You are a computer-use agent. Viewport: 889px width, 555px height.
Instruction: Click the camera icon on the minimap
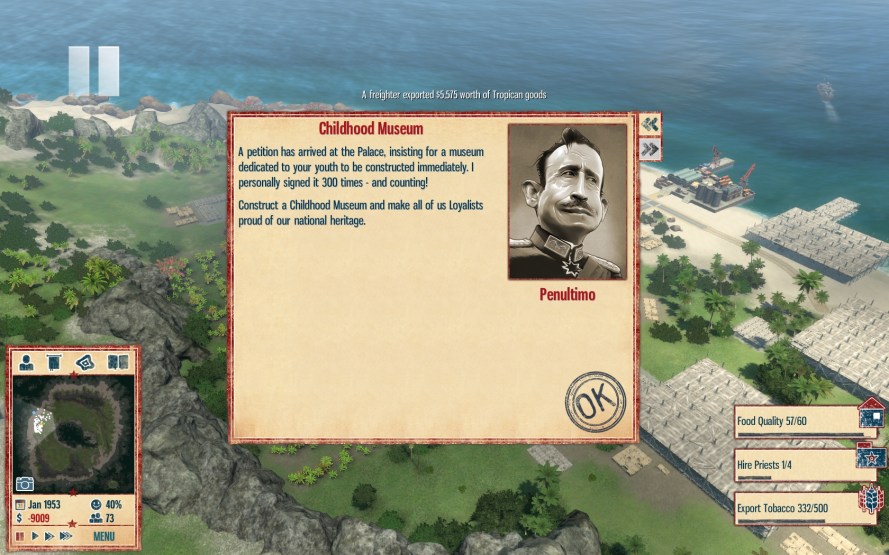(x=25, y=484)
